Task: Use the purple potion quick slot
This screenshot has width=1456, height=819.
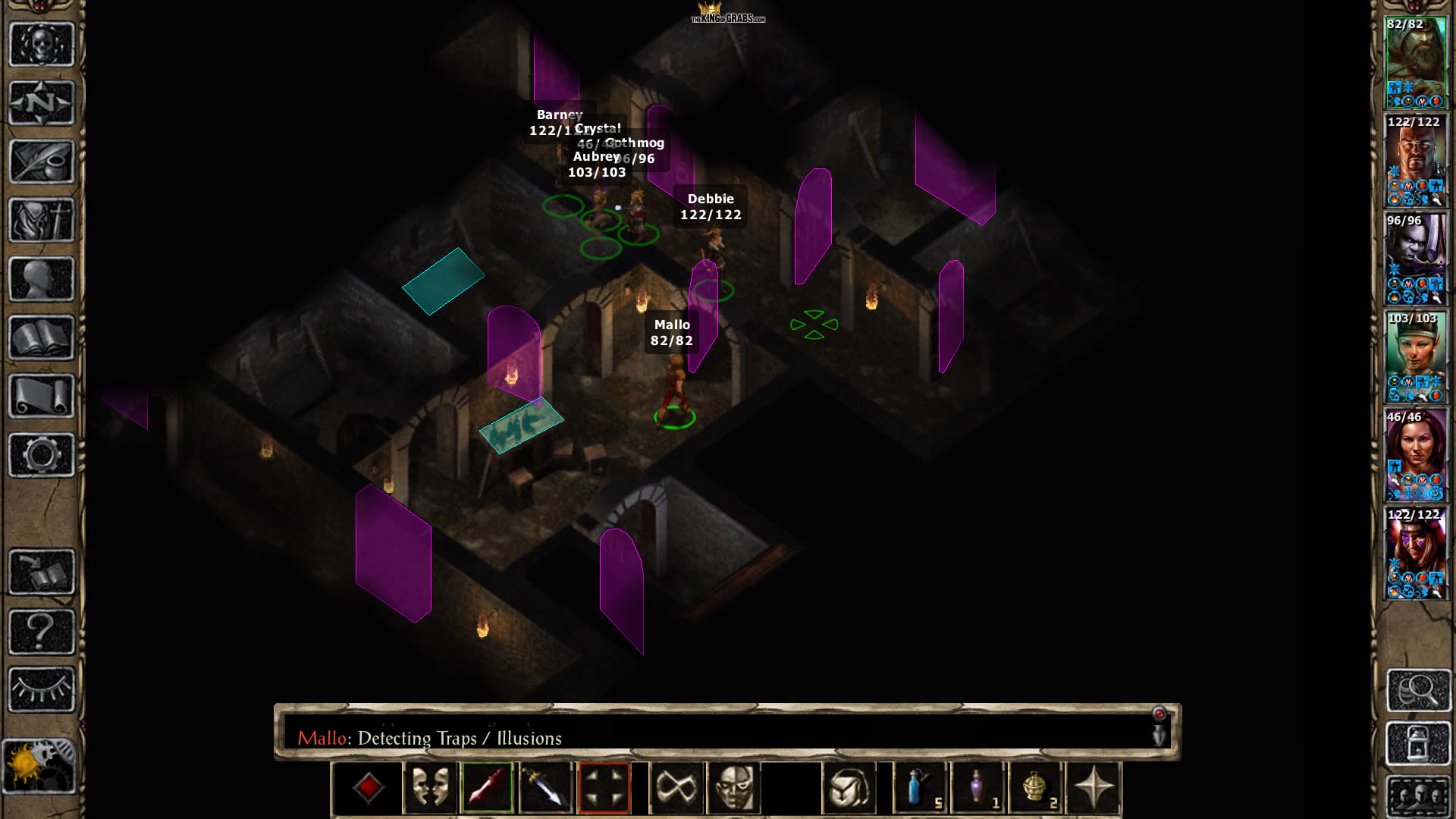Action: [978, 788]
